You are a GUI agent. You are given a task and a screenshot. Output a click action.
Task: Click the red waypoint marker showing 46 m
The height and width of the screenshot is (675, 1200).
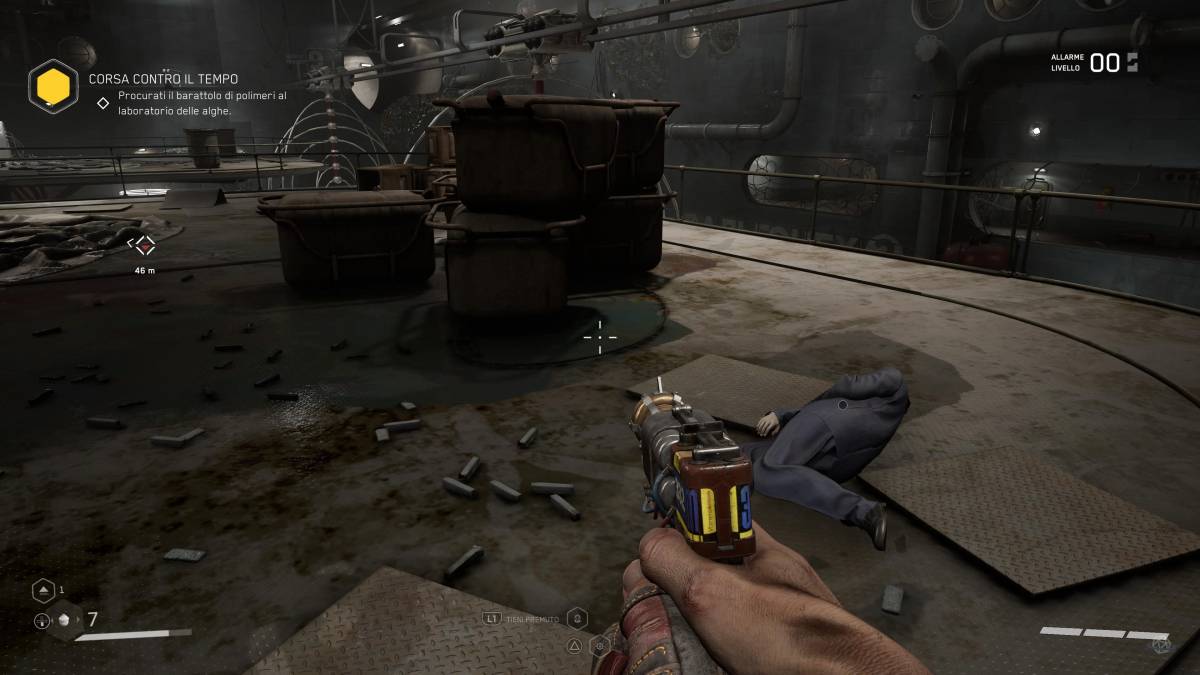[x=145, y=244]
